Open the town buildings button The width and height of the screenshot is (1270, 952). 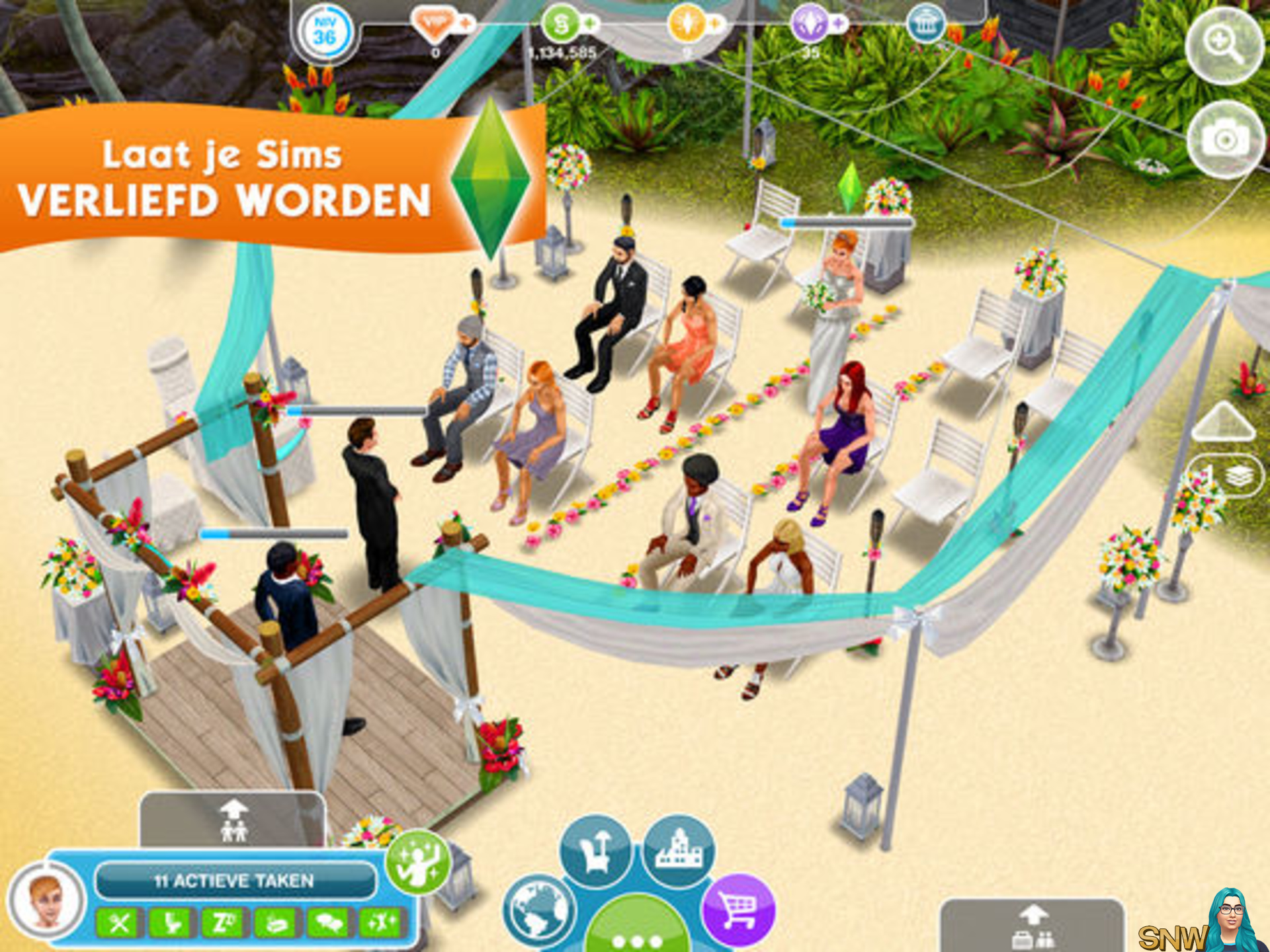tap(679, 852)
